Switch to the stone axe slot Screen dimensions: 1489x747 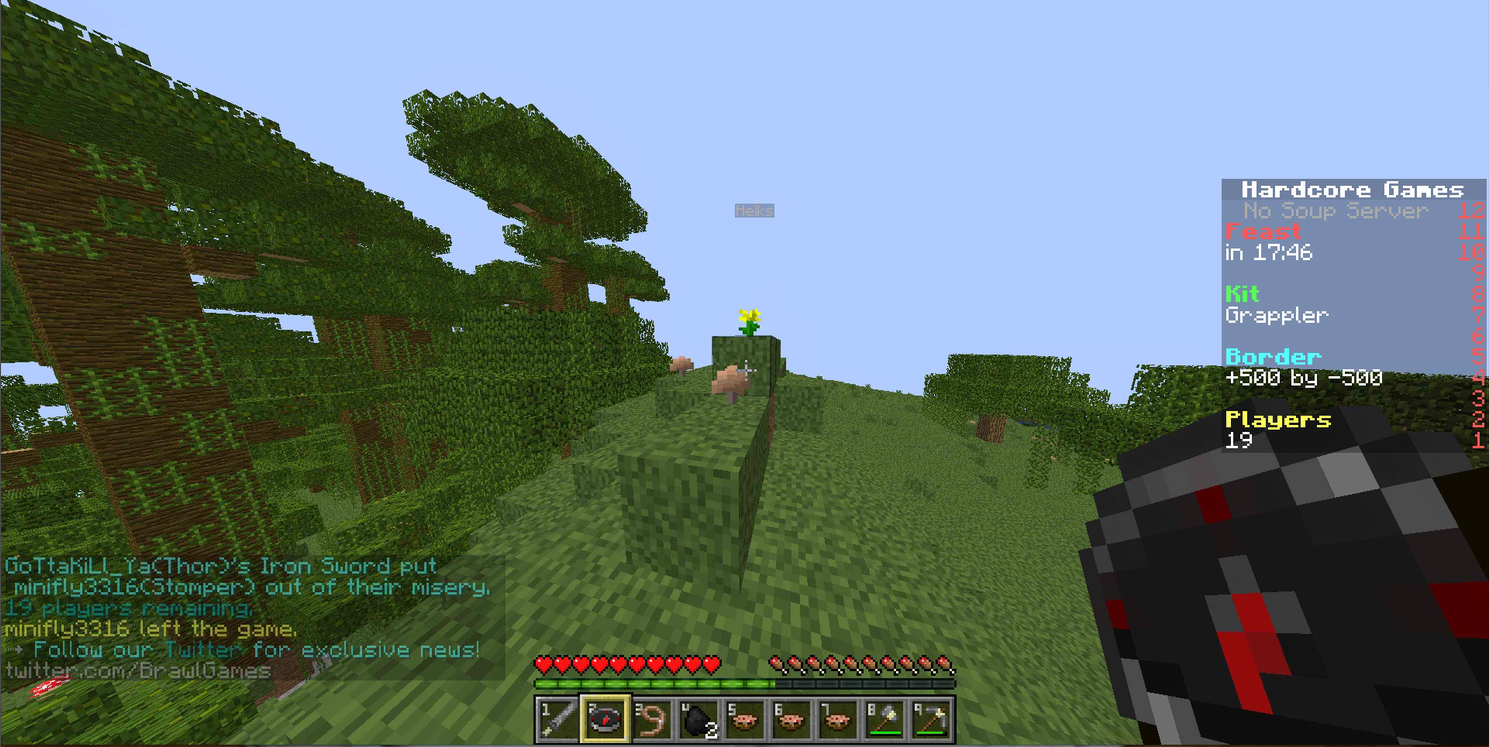(x=885, y=718)
